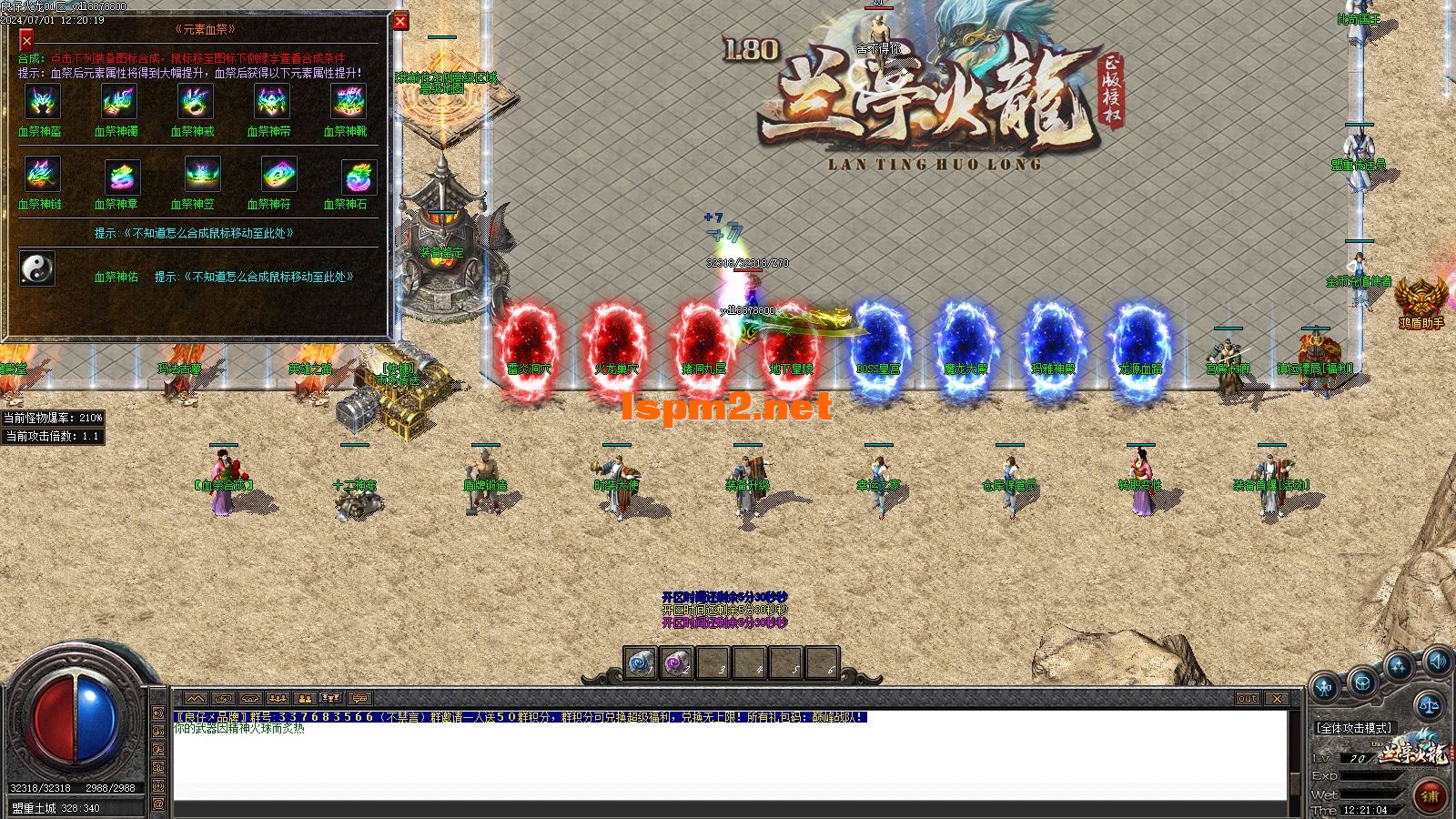Click the return-arrow scroll icon in chat toolbar
The width and height of the screenshot is (1456, 819).
pyautogui.click(x=222, y=698)
